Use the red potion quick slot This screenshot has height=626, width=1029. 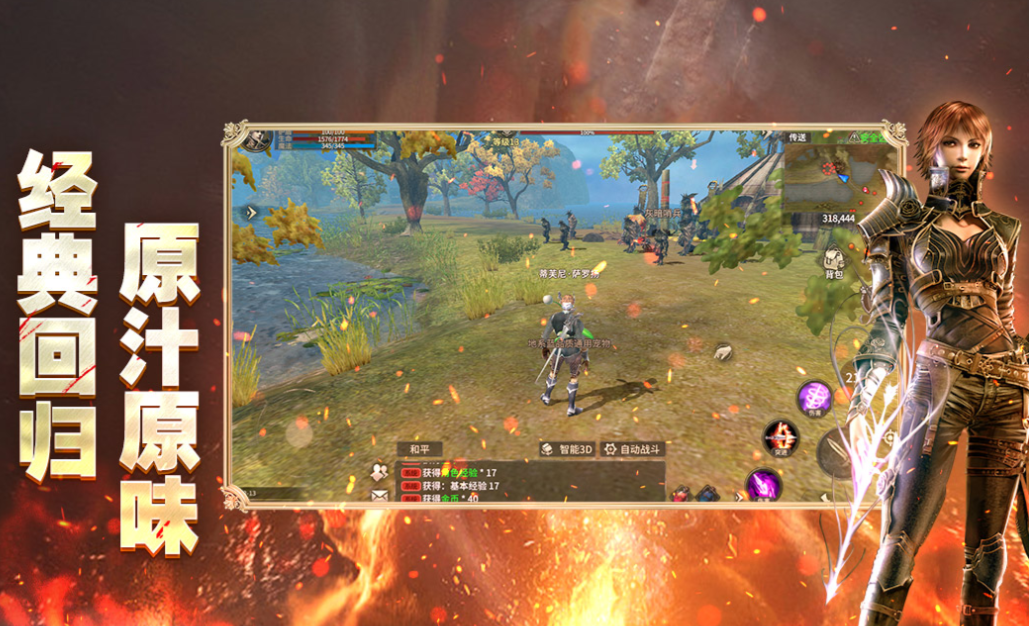click(x=681, y=492)
